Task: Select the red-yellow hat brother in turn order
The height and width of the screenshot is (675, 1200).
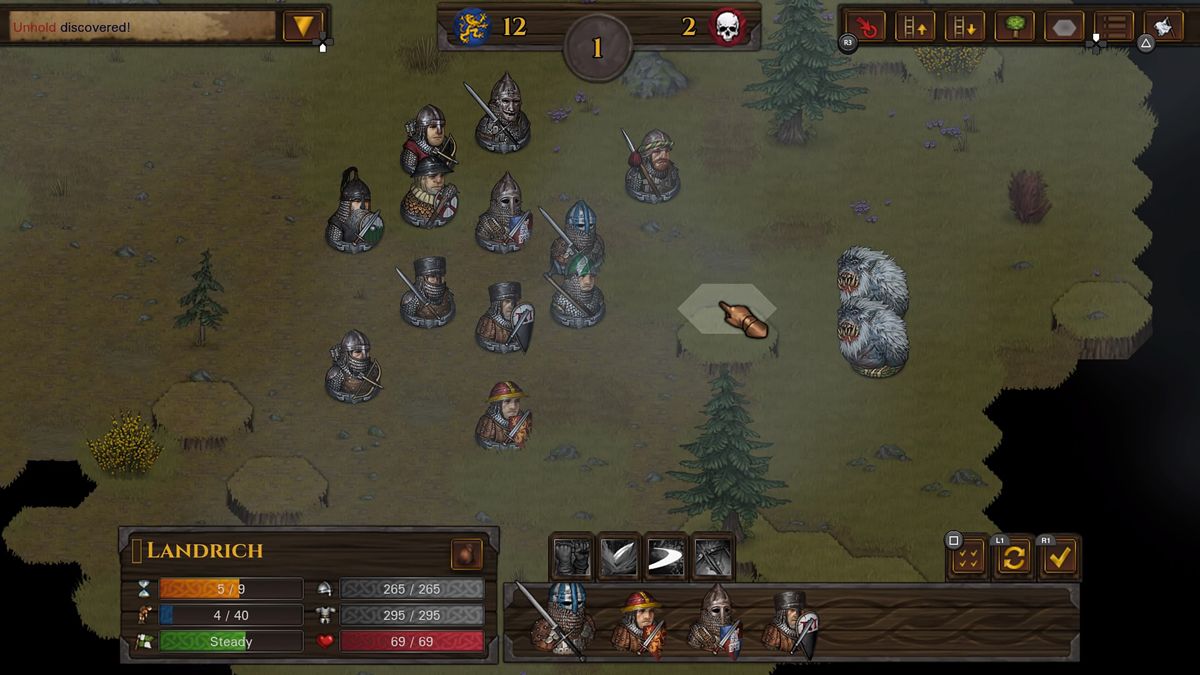Action: (x=639, y=622)
